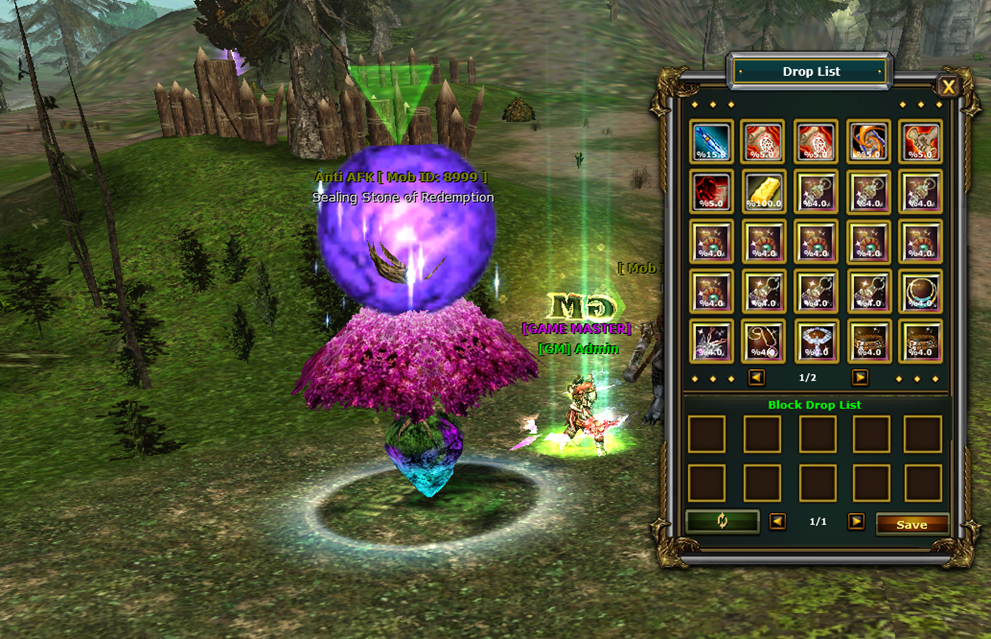Viewport: 991px width, 639px height.
Task: Pick the dark red monster drop item
Action: click(x=711, y=191)
